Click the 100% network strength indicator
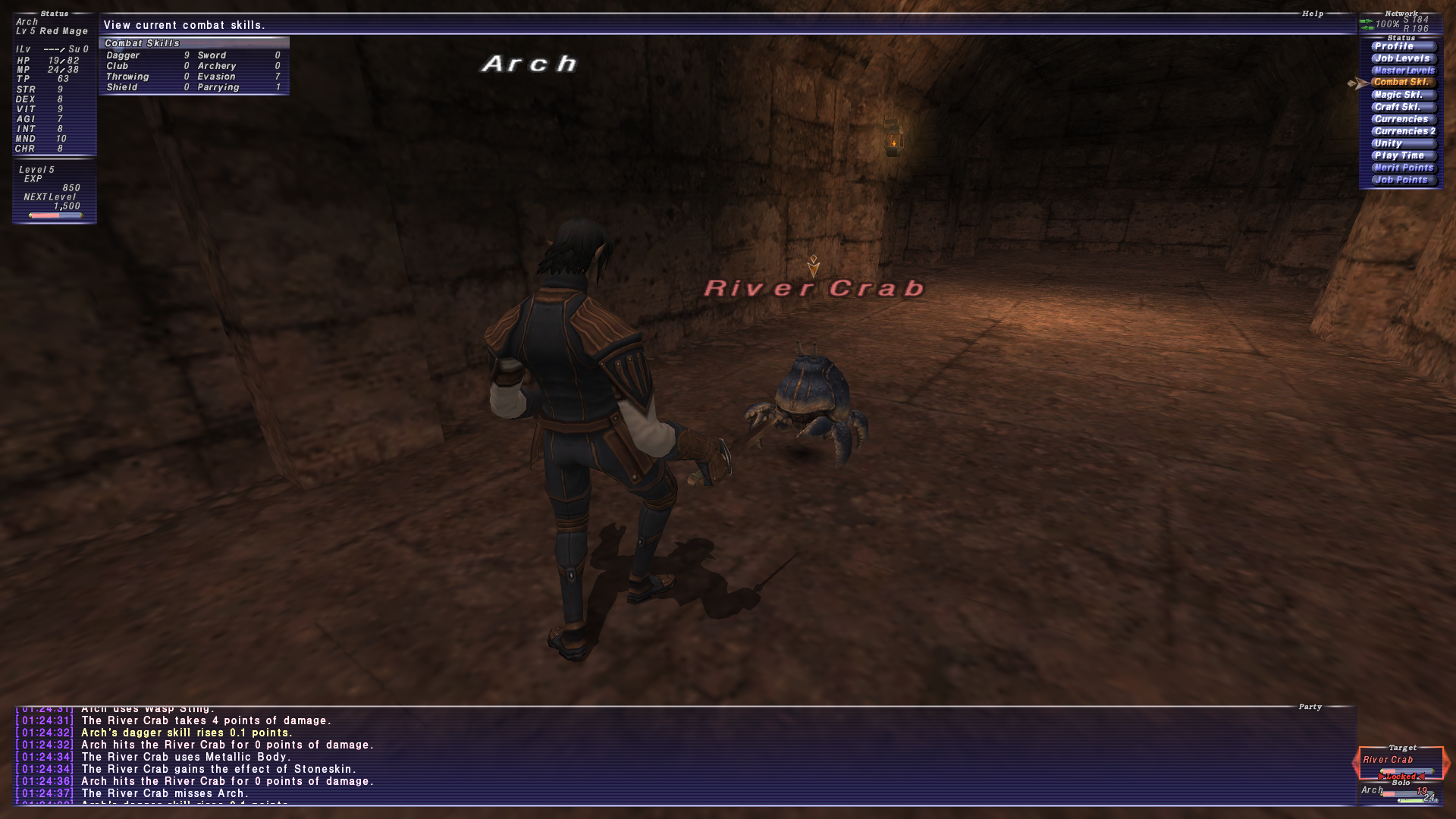 click(1387, 24)
